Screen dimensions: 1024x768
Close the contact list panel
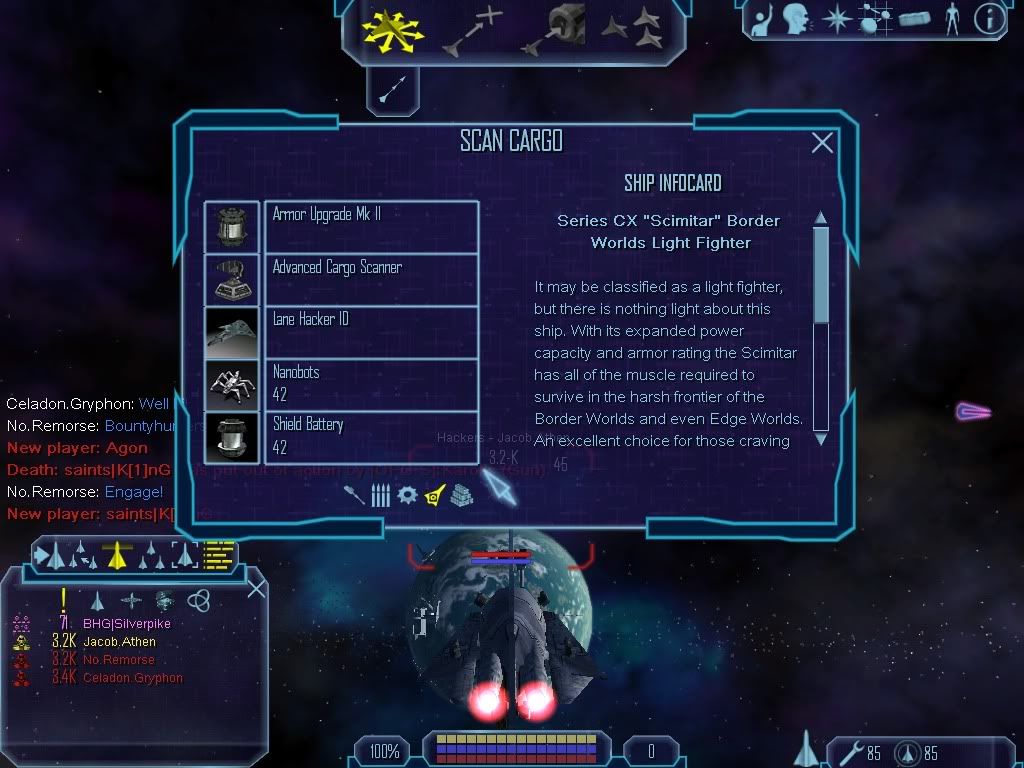click(x=256, y=588)
